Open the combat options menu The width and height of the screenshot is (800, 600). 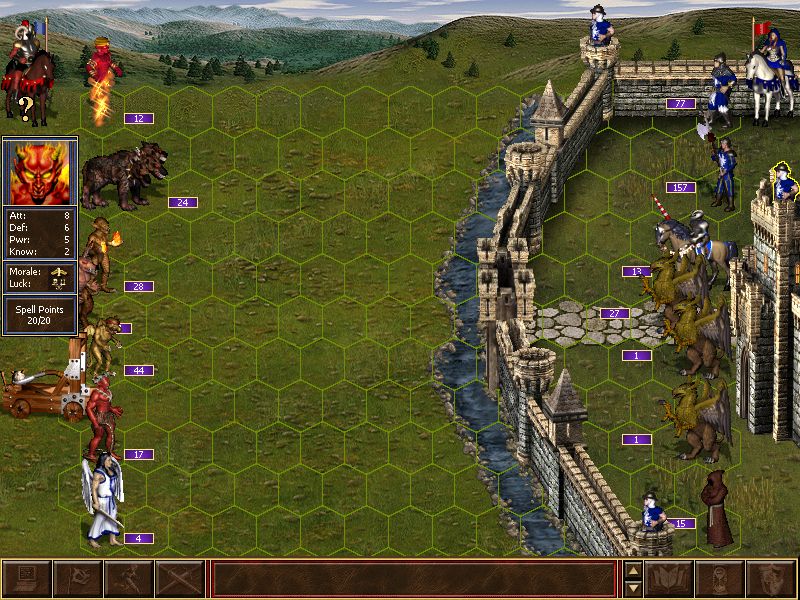point(27,579)
